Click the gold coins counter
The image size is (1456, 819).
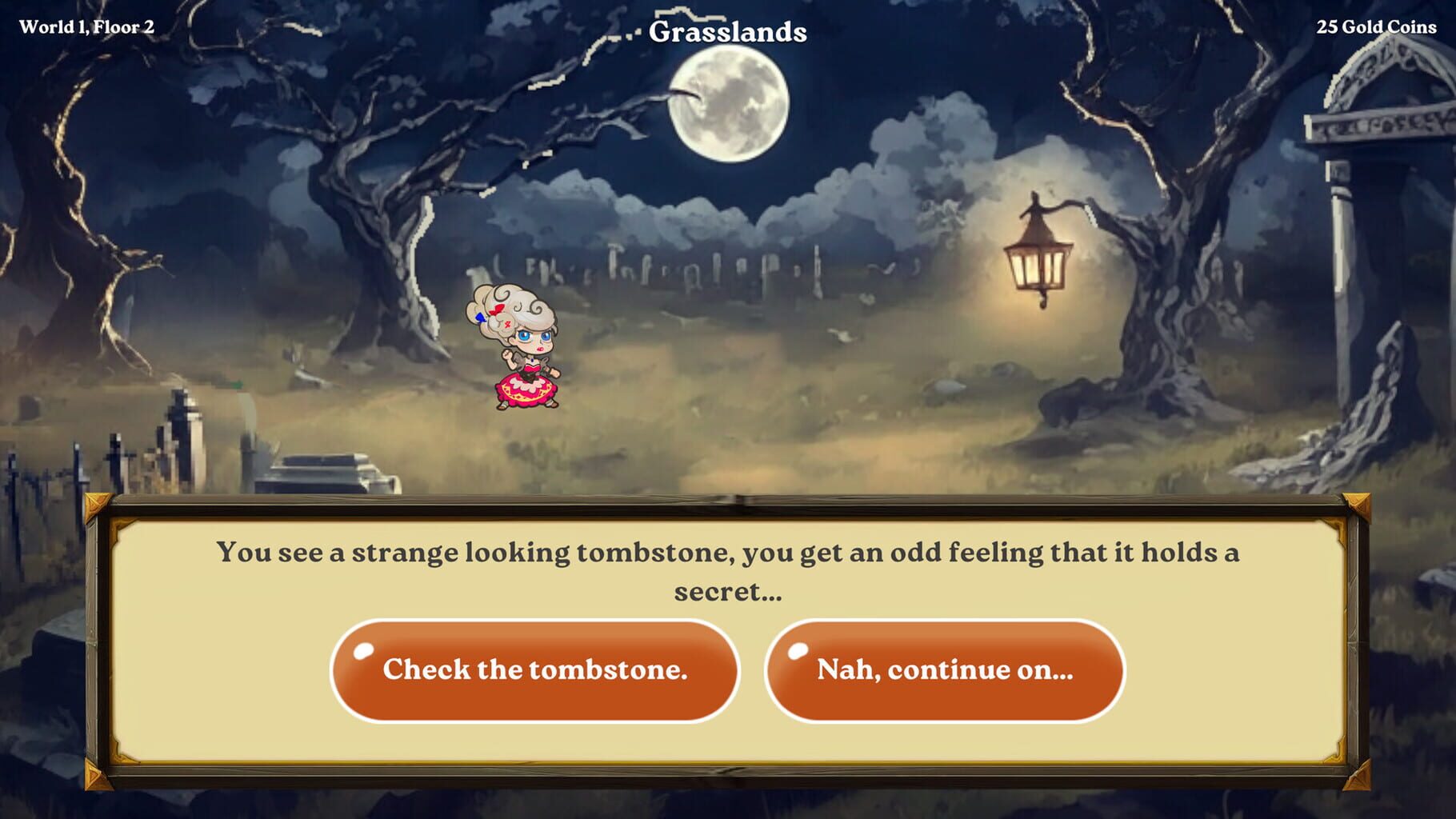point(1375,26)
